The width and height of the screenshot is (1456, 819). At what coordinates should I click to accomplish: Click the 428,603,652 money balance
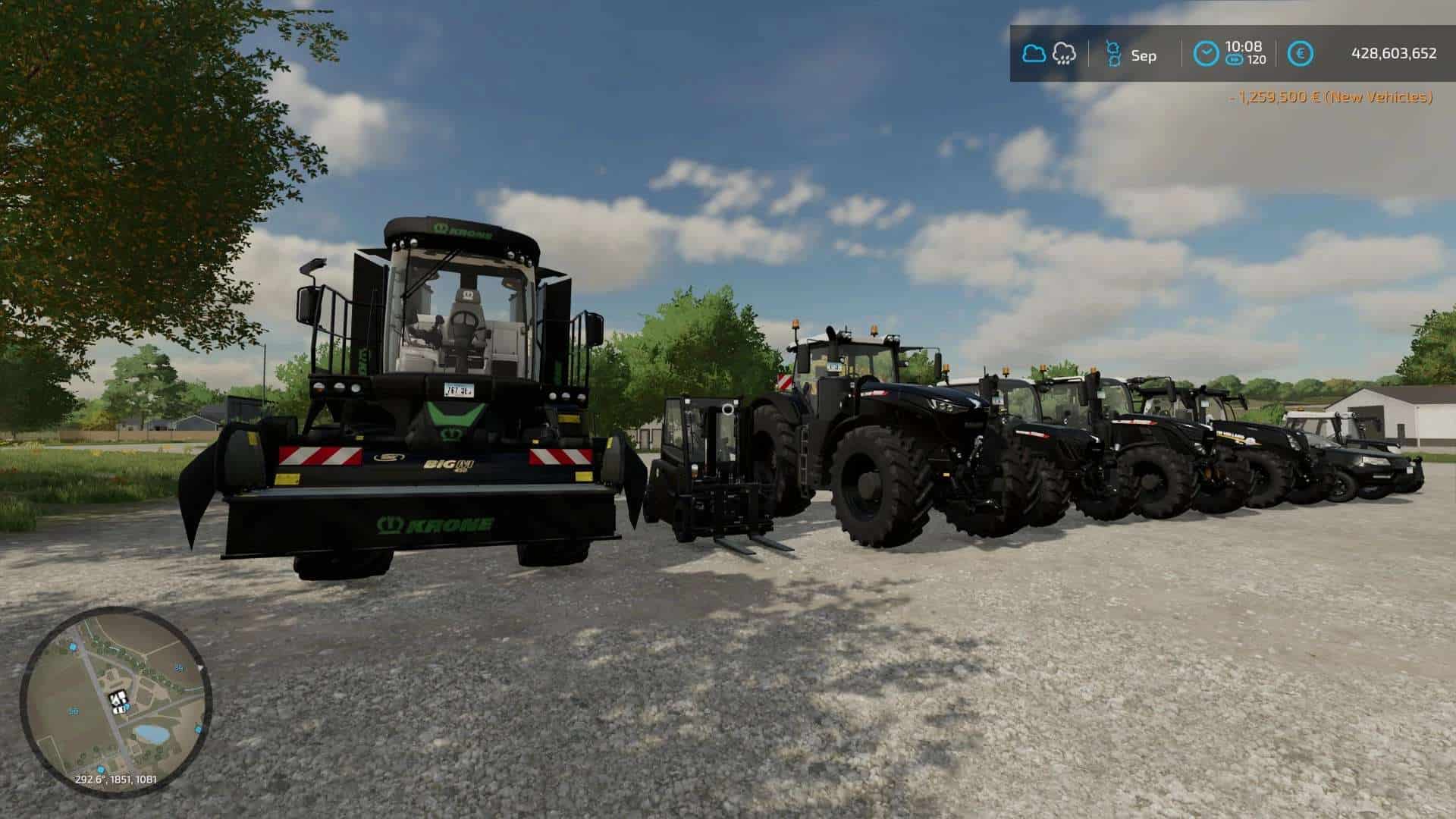coord(1395,52)
